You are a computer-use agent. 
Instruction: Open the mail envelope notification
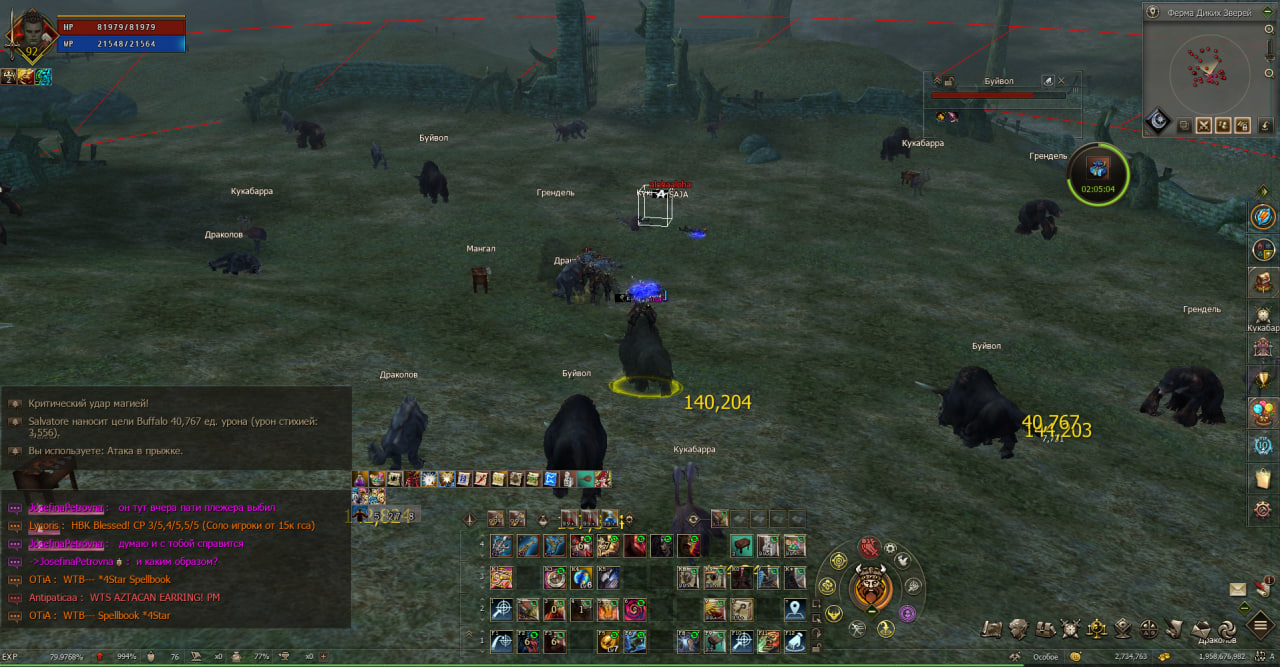(x=1238, y=589)
